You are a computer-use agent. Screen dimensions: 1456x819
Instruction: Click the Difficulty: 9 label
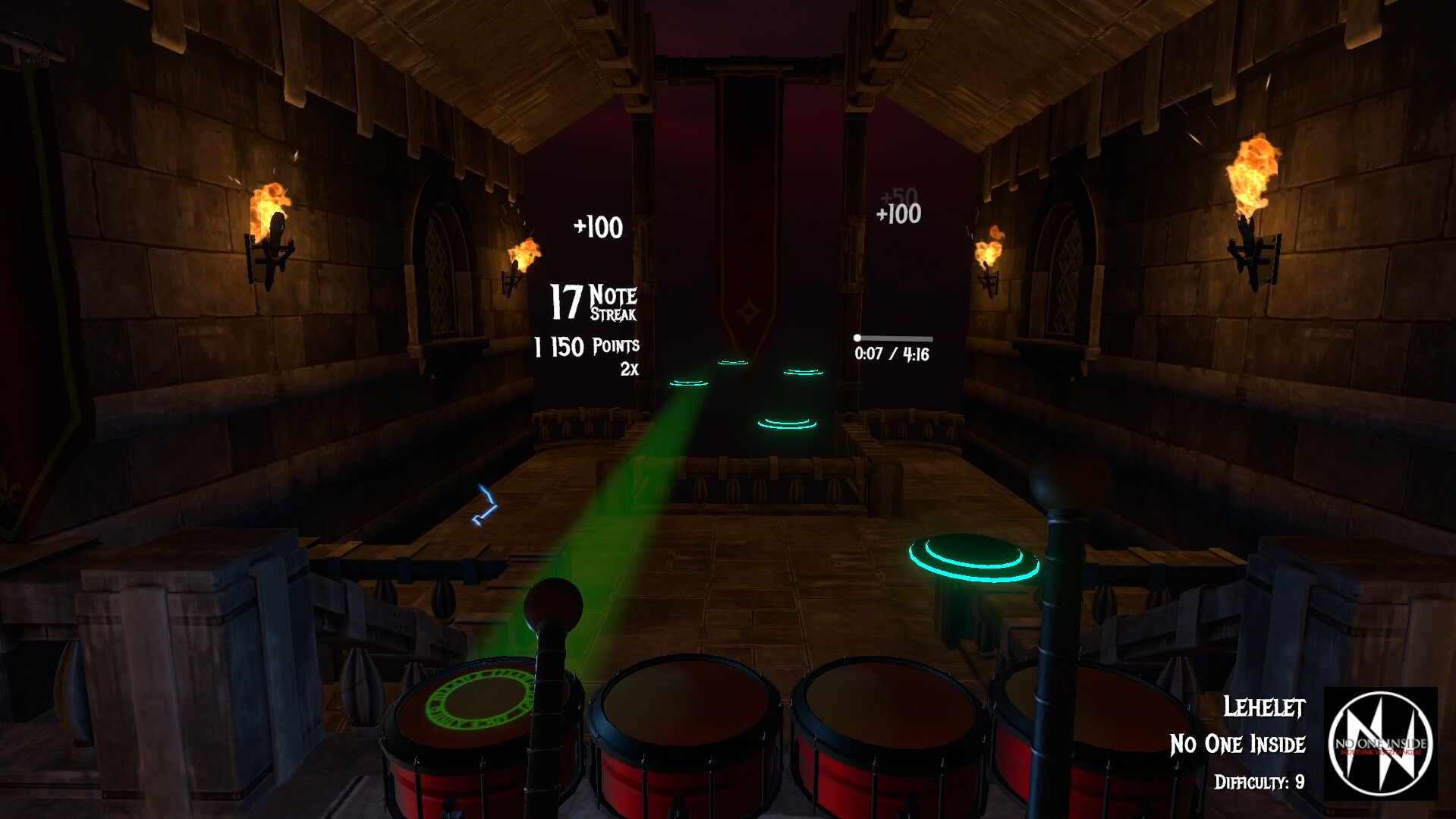[1259, 783]
